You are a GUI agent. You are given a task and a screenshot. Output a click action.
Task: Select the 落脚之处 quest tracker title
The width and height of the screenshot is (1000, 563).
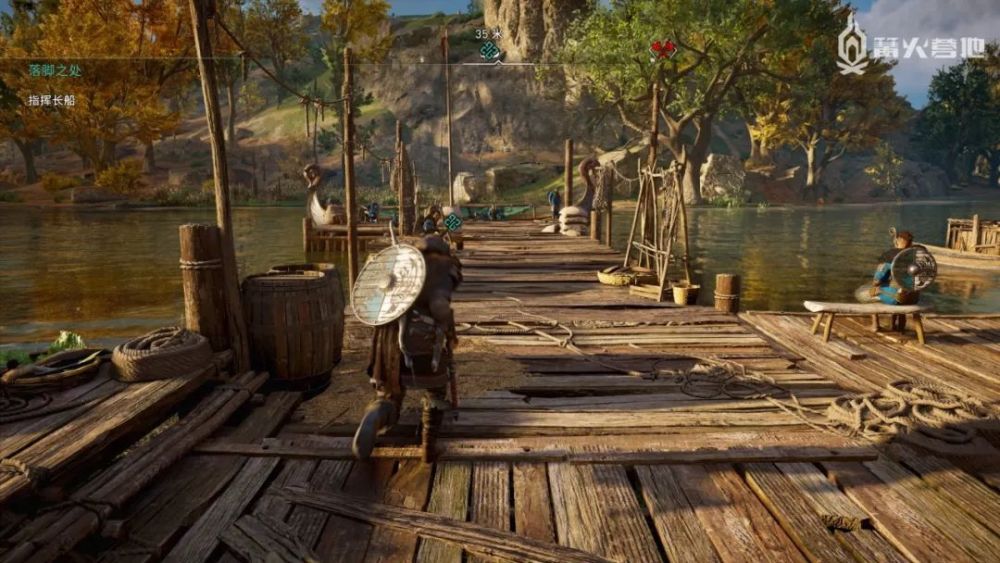click(54, 70)
